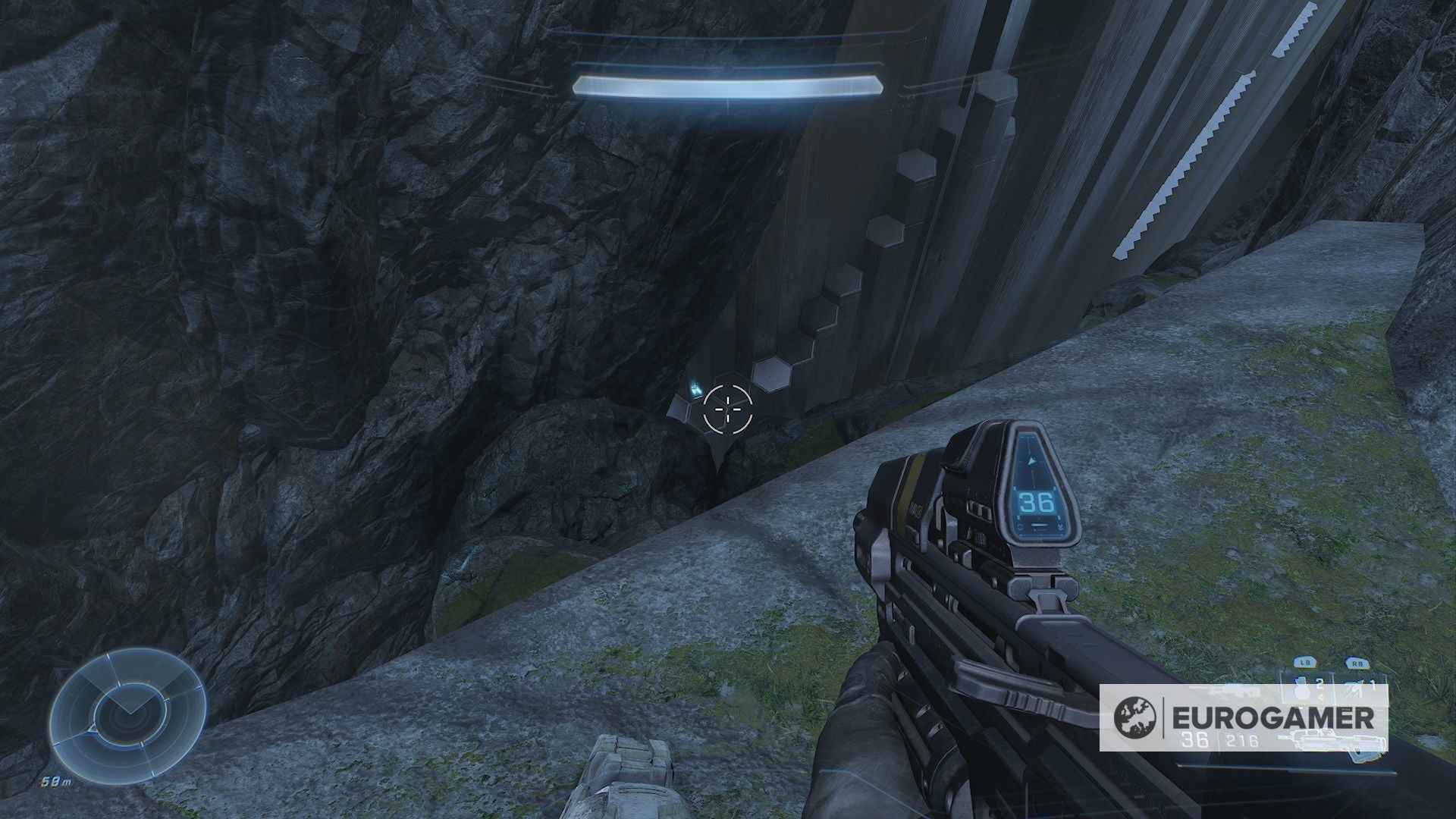Toggle the motion tracker radar display
This screenshot has width=1456, height=819.
[x=129, y=713]
